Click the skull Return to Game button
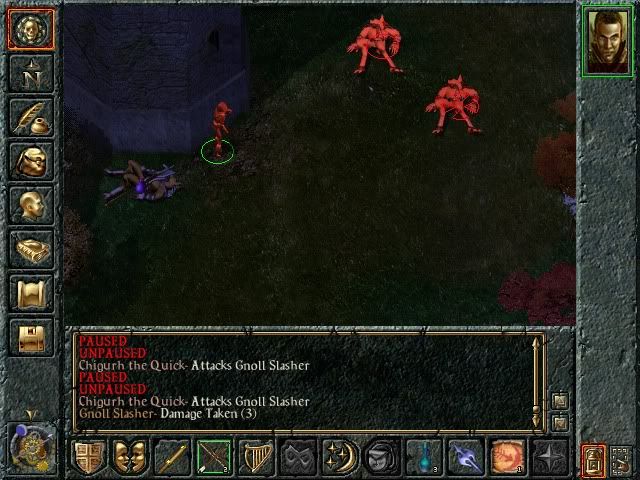This screenshot has width=640, height=480. [30, 29]
